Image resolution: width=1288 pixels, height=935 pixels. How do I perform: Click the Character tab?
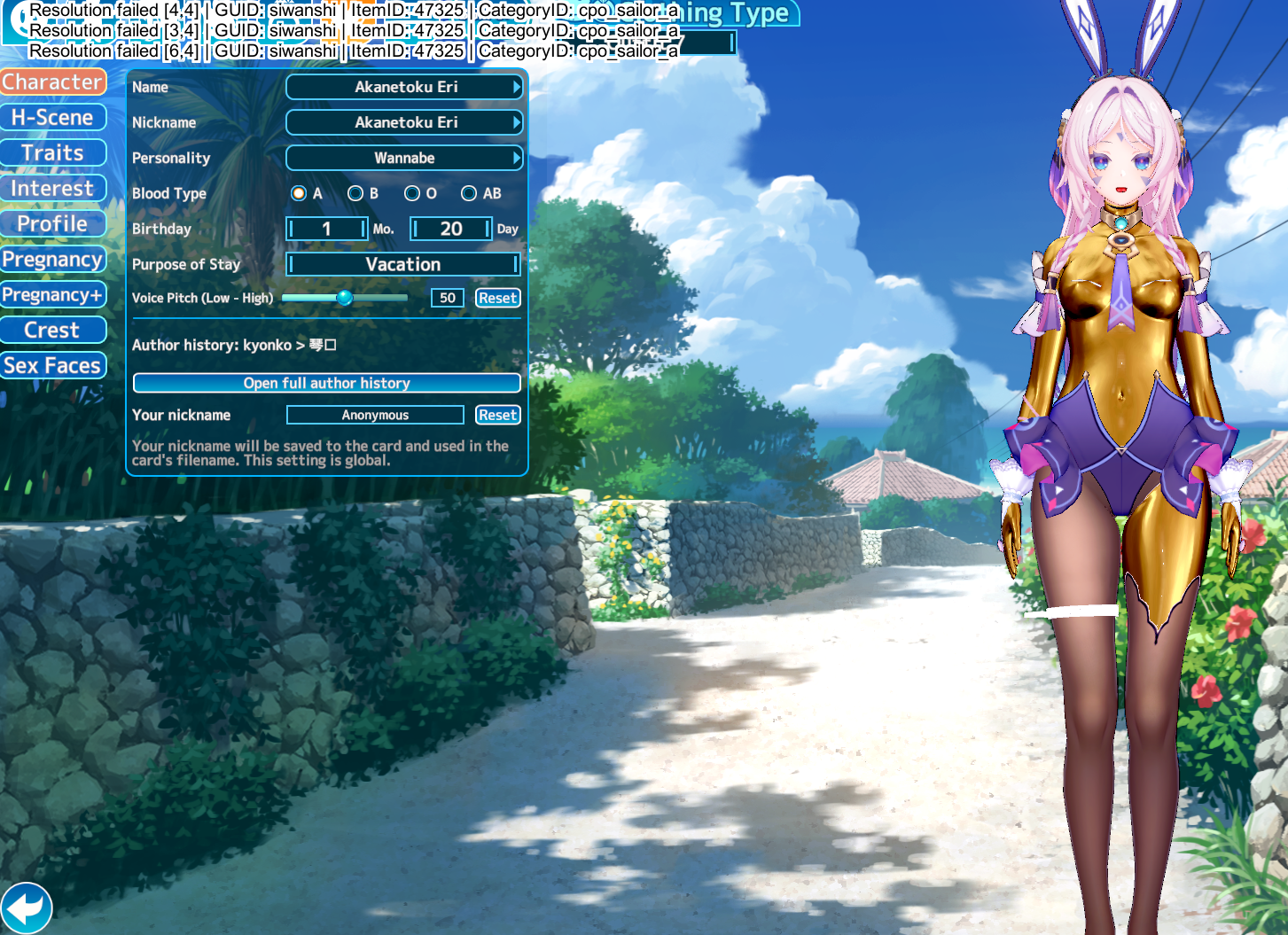tap(53, 82)
